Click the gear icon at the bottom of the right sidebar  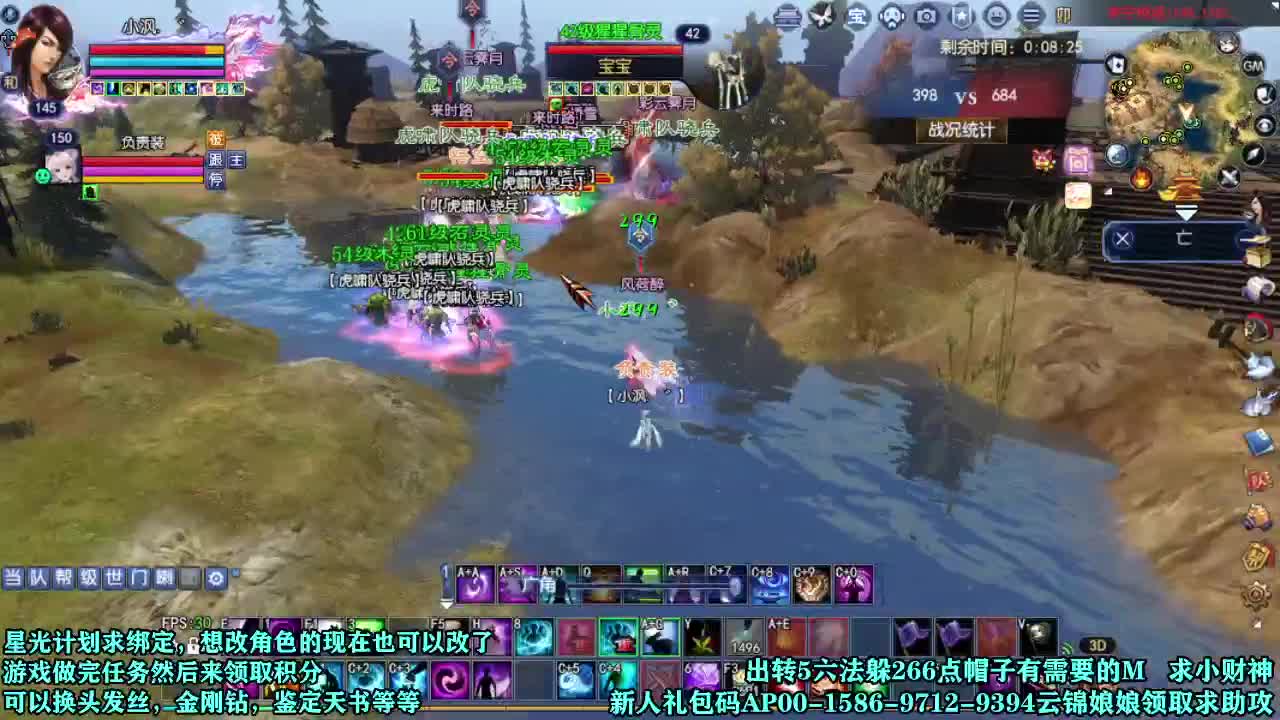pyautogui.click(x=1255, y=594)
